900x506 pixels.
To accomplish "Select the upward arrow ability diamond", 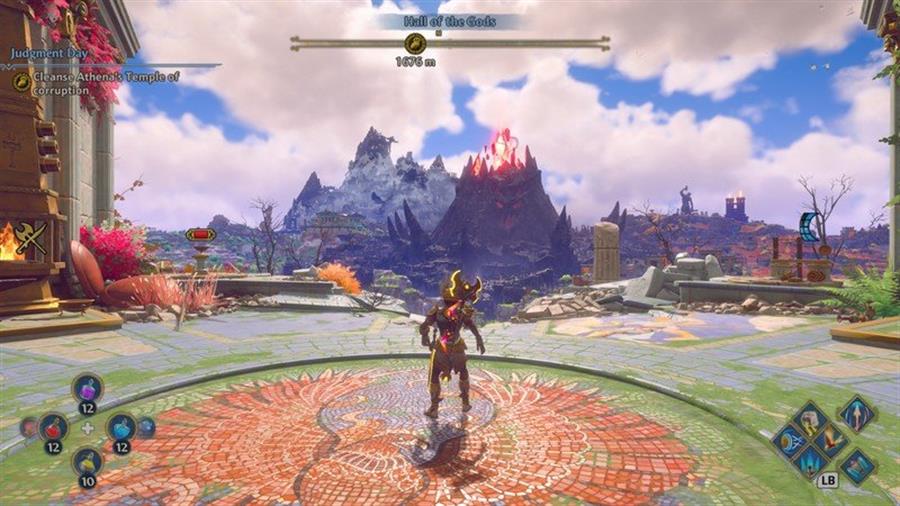I will coord(856,412).
